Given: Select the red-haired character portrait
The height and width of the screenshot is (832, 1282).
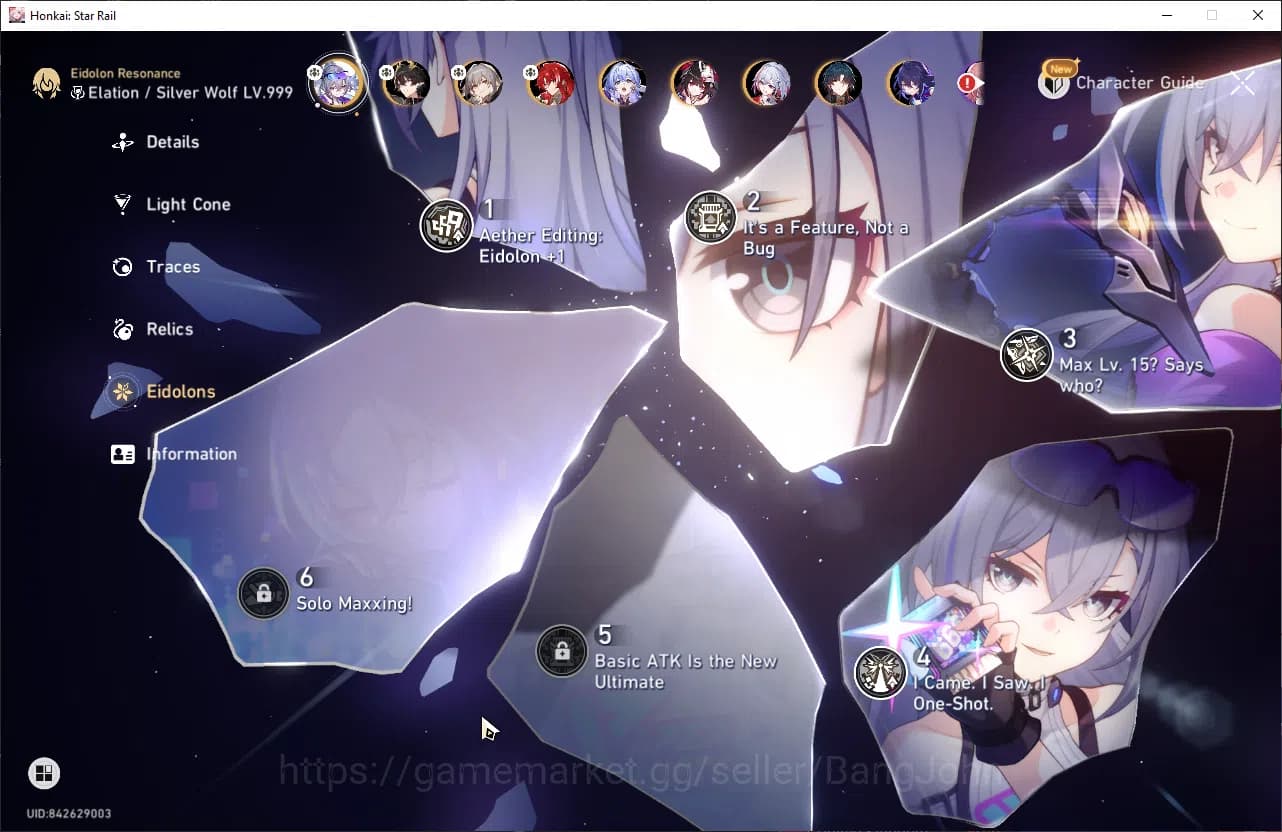Looking at the screenshot, I should (x=551, y=84).
